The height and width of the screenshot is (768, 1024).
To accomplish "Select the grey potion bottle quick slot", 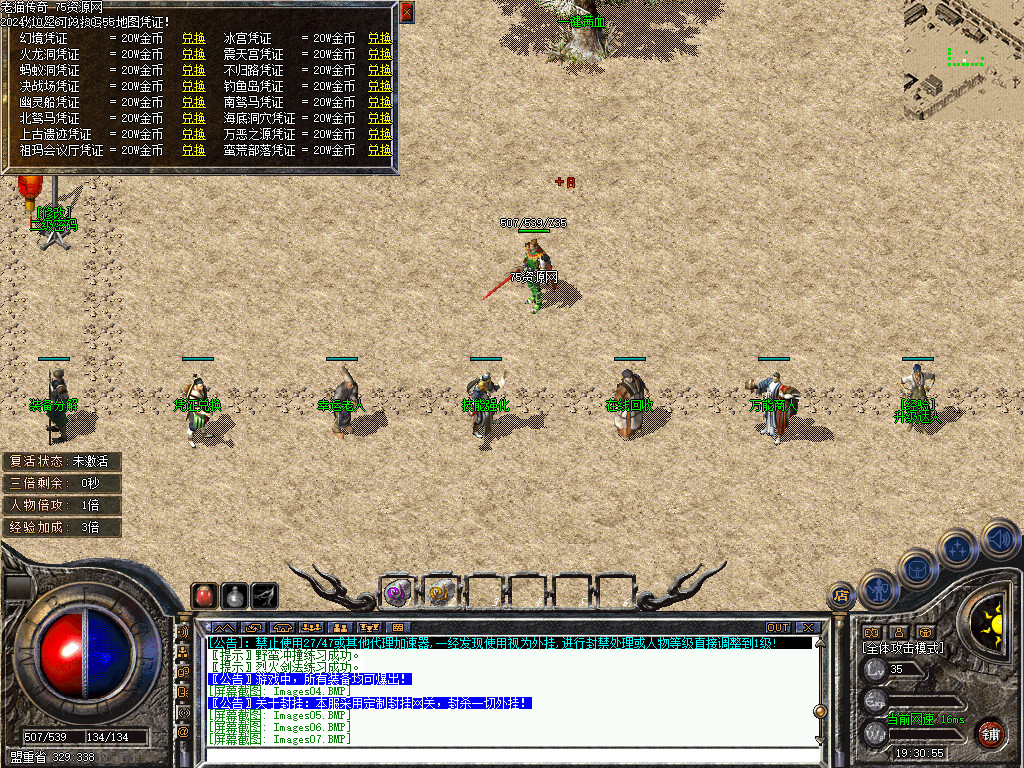I will [234, 595].
